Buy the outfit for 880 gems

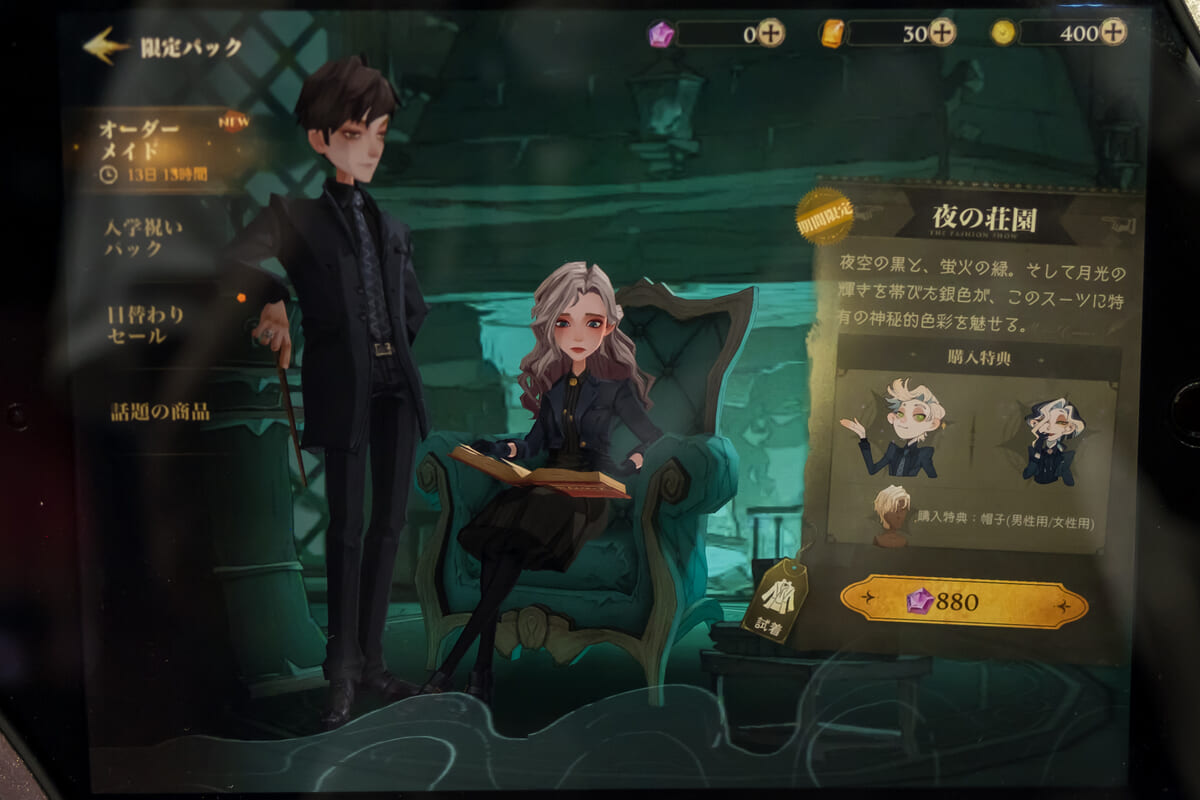963,602
